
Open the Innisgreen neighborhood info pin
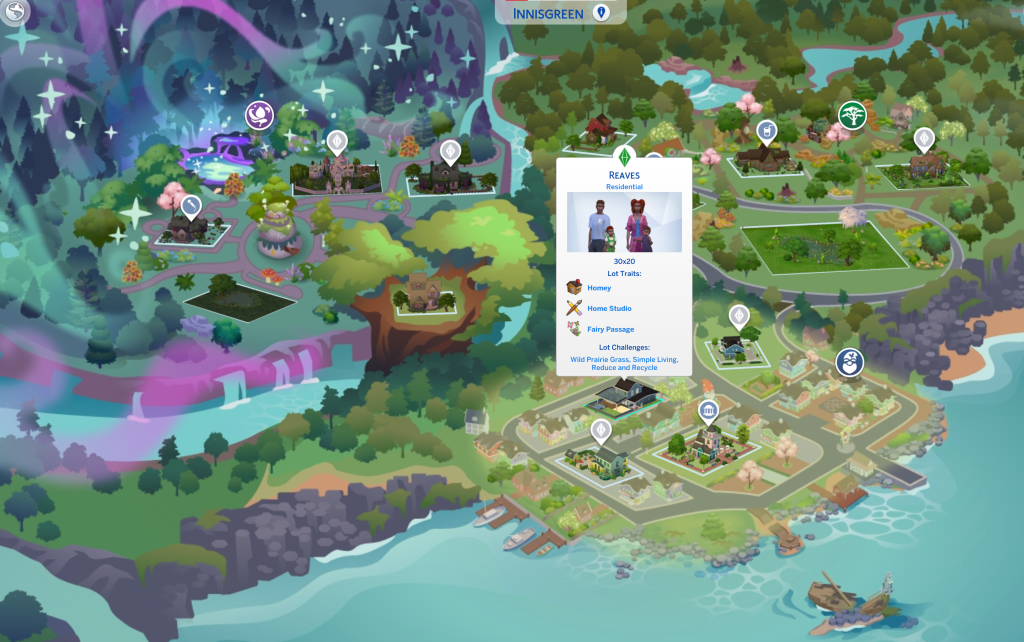tap(601, 12)
